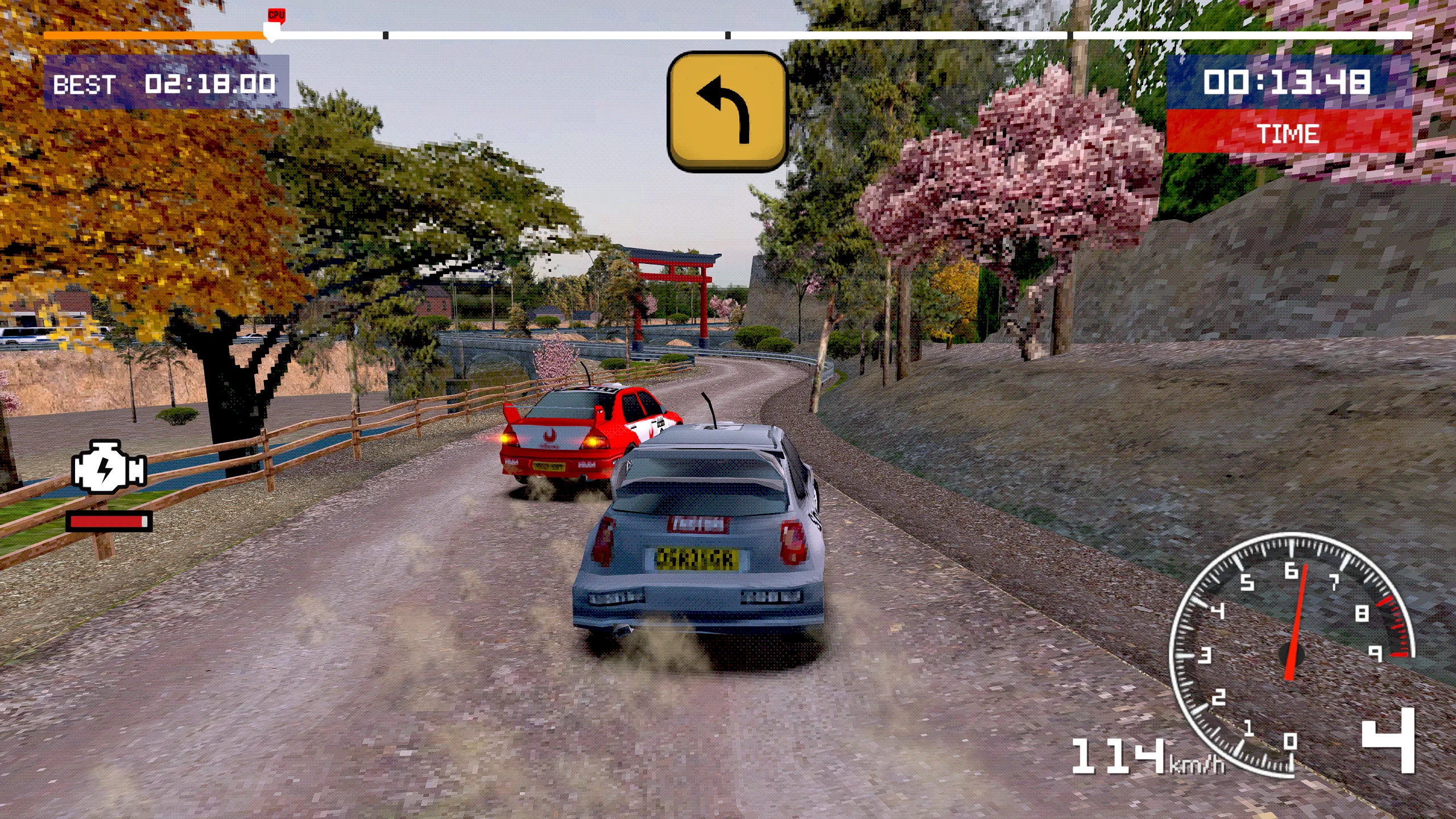Select the engine damage warning icon
The width and height of the screenshot is (1456, 819).
[x=109, y=468]
